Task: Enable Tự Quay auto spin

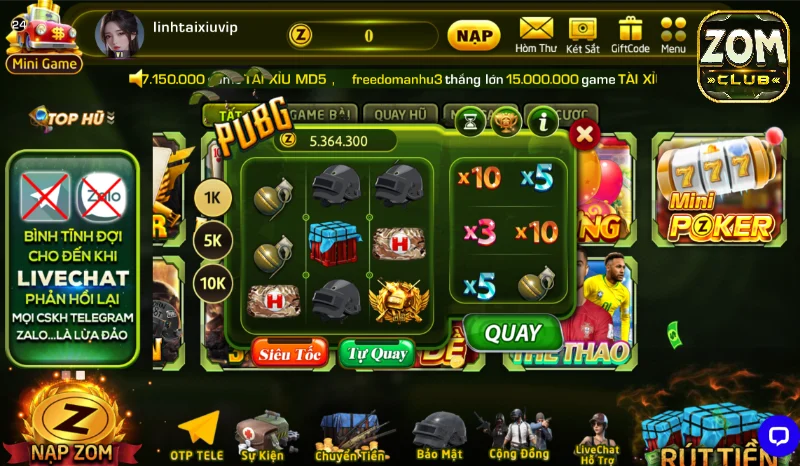Action: (x=376, y=352)
